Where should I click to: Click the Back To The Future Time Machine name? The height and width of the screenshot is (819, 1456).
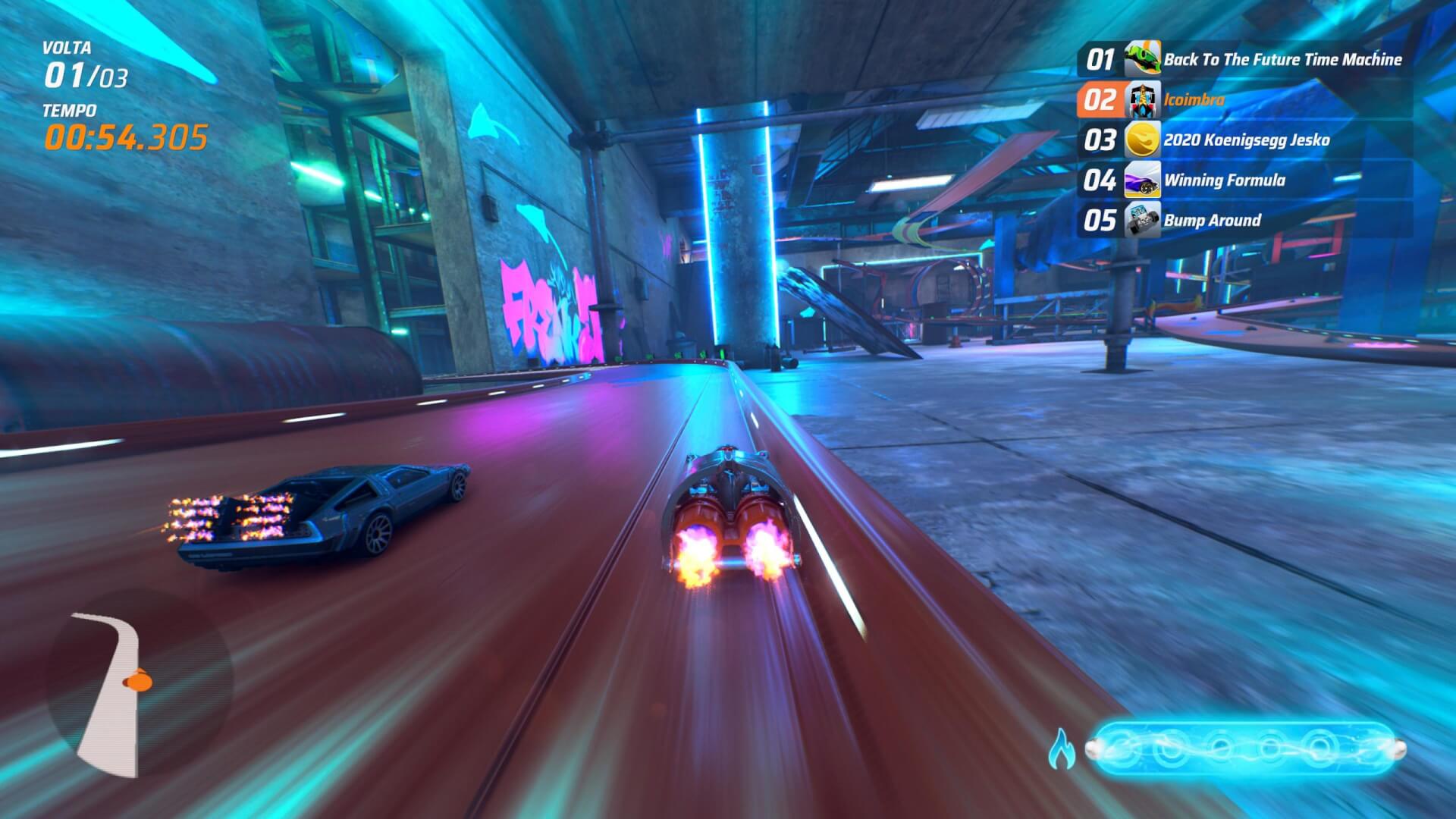[1282, 60]
